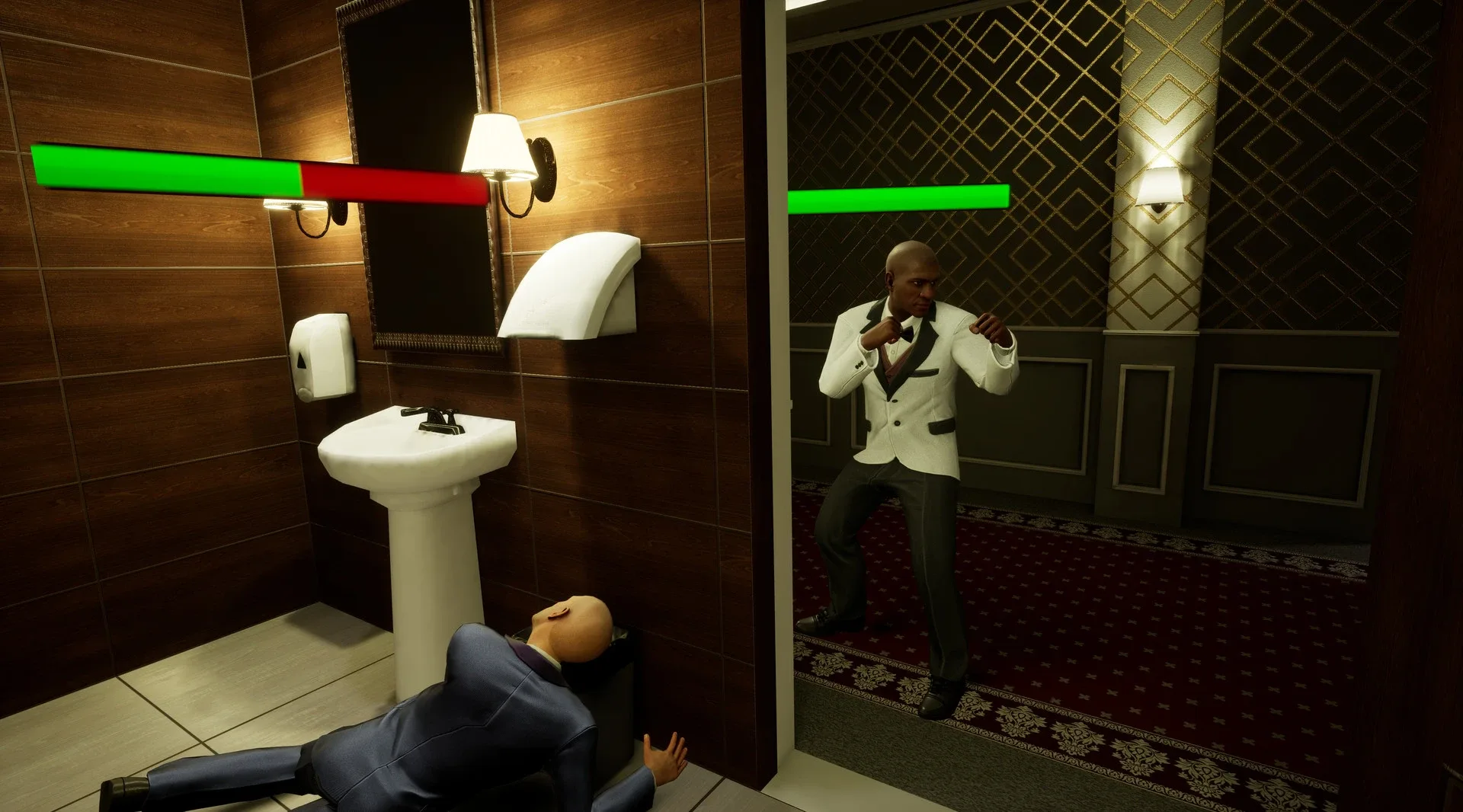Viewport: 1463px width, 812px height.
Task: Click the enemy's full green health bar
Action: point(899,200)
